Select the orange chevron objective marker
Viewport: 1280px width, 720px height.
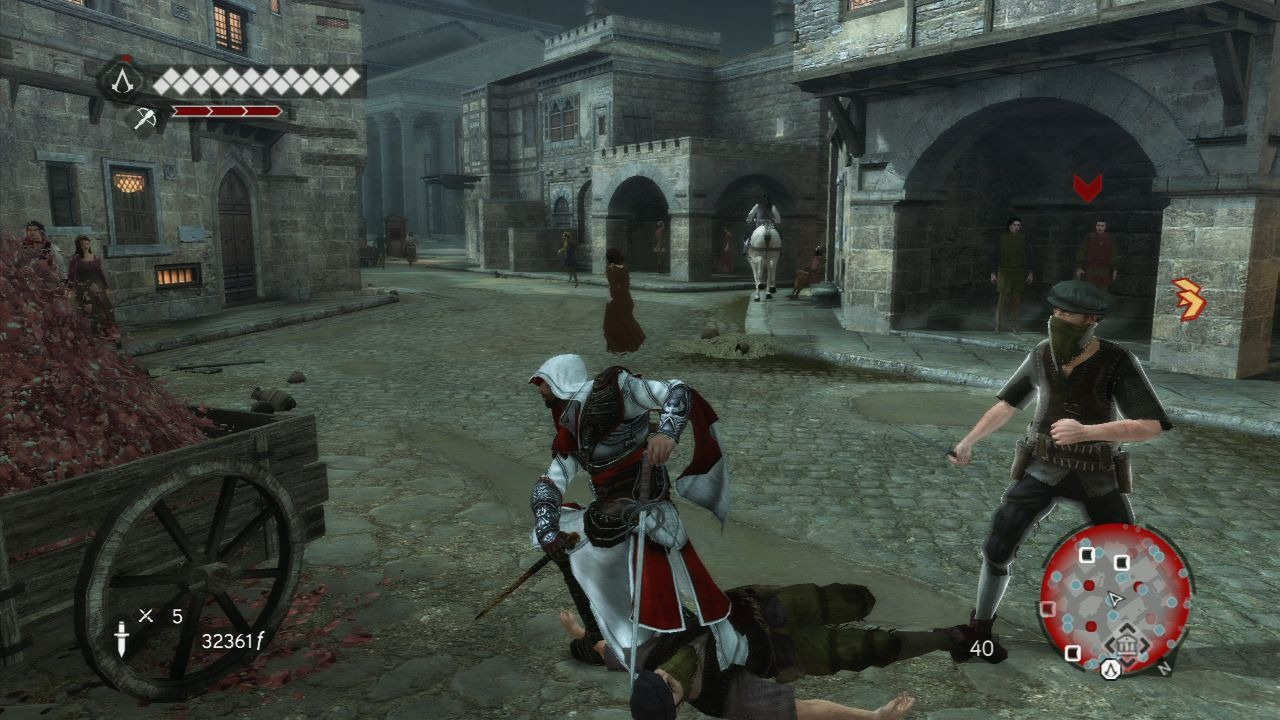[x=1190, y=299]
